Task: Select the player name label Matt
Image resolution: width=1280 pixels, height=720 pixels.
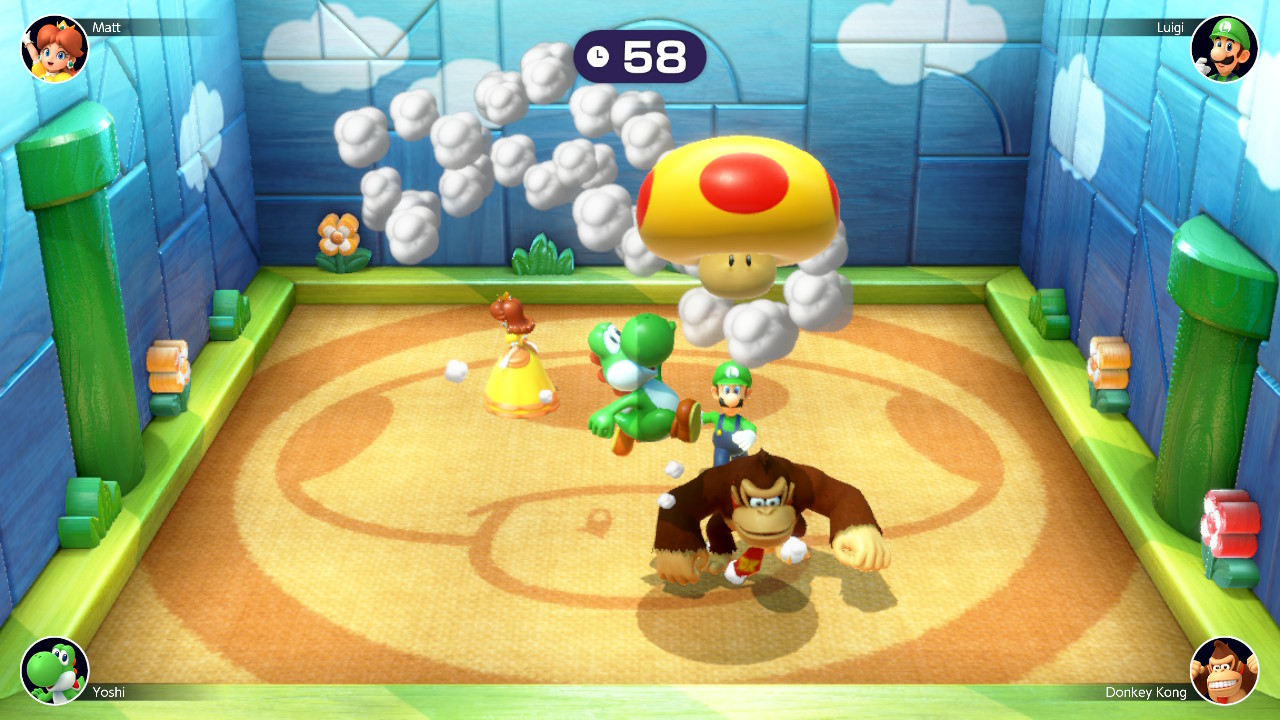Action: pyautogui.click(x=105, y=27)
